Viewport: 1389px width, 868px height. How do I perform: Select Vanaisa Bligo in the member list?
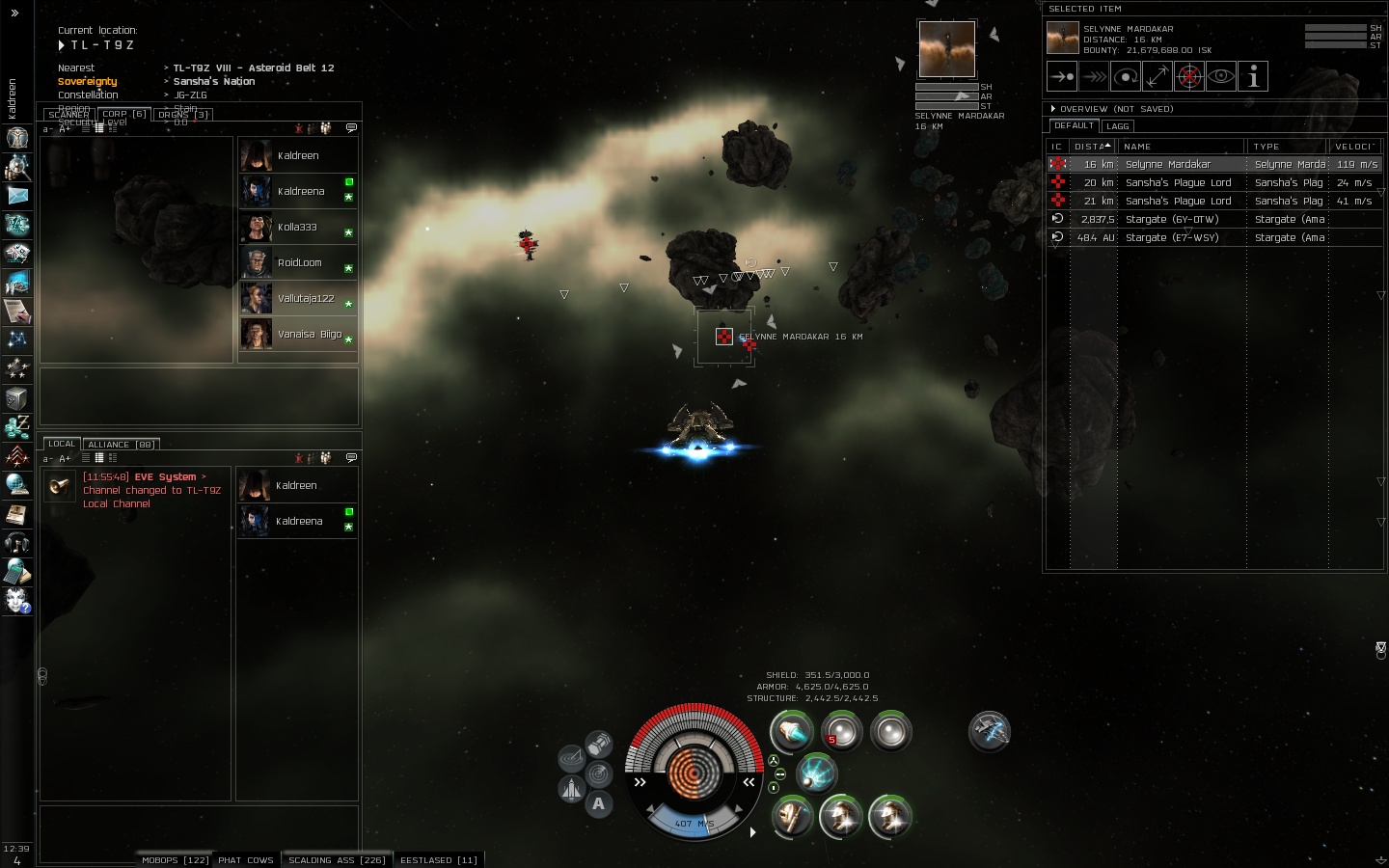pyautogui.click(x=309, y=335)
